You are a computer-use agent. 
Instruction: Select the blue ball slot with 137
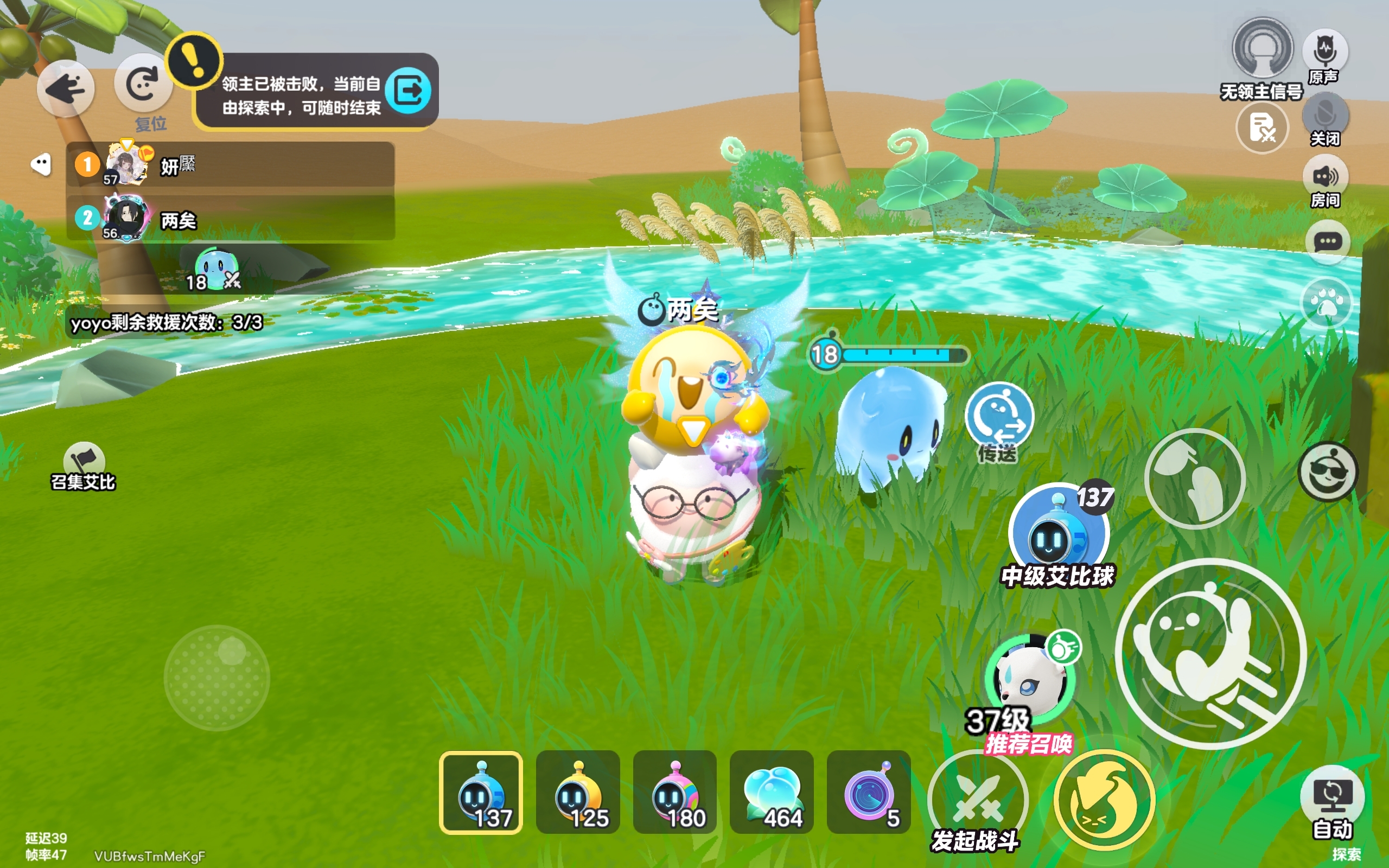point(481,792)
